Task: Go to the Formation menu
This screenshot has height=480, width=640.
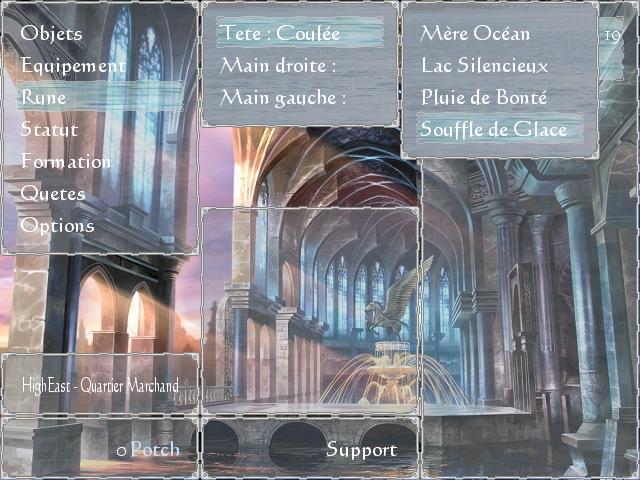Action: [x=66, y=162]
